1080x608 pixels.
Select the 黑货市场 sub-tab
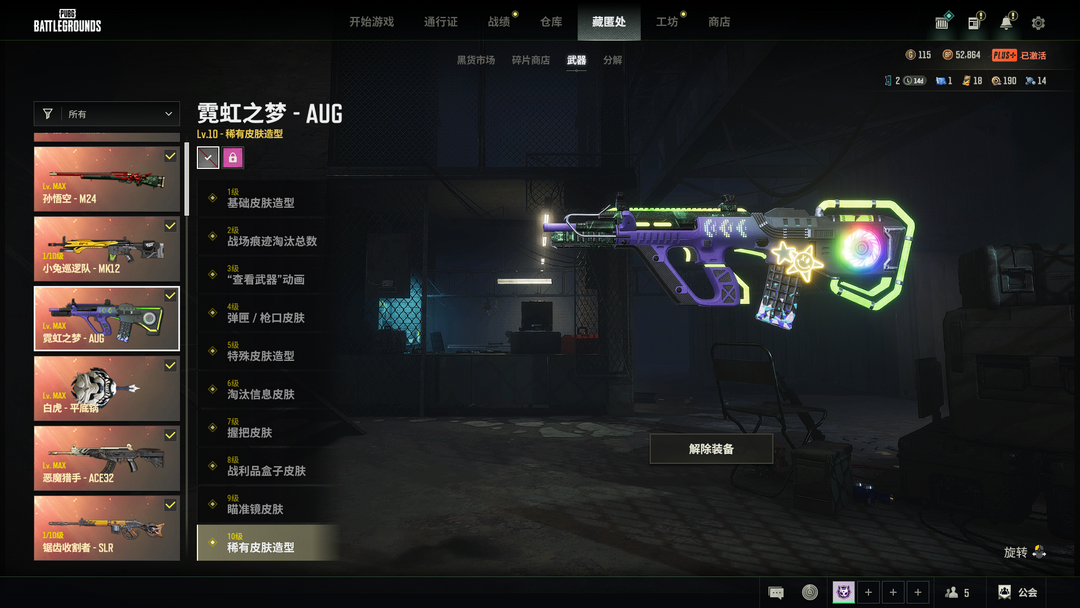[x=476, y=60]
